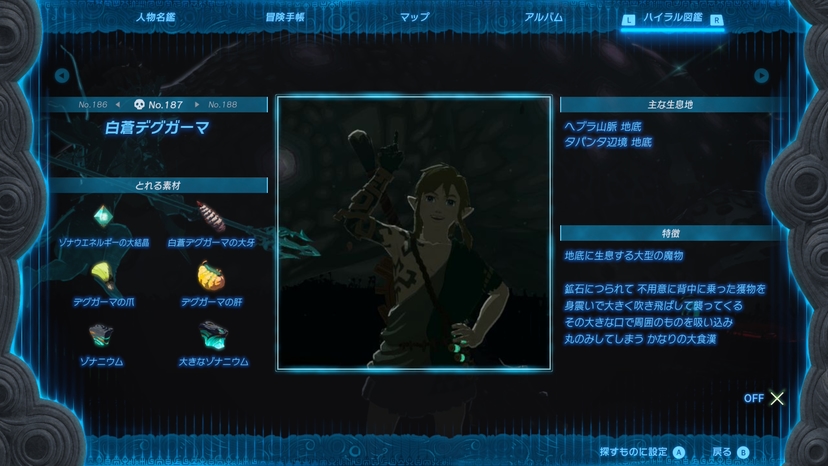Choose the デグガーマの肝 material icon
Viewport: 828px width, 466px height.
(211, 273)
